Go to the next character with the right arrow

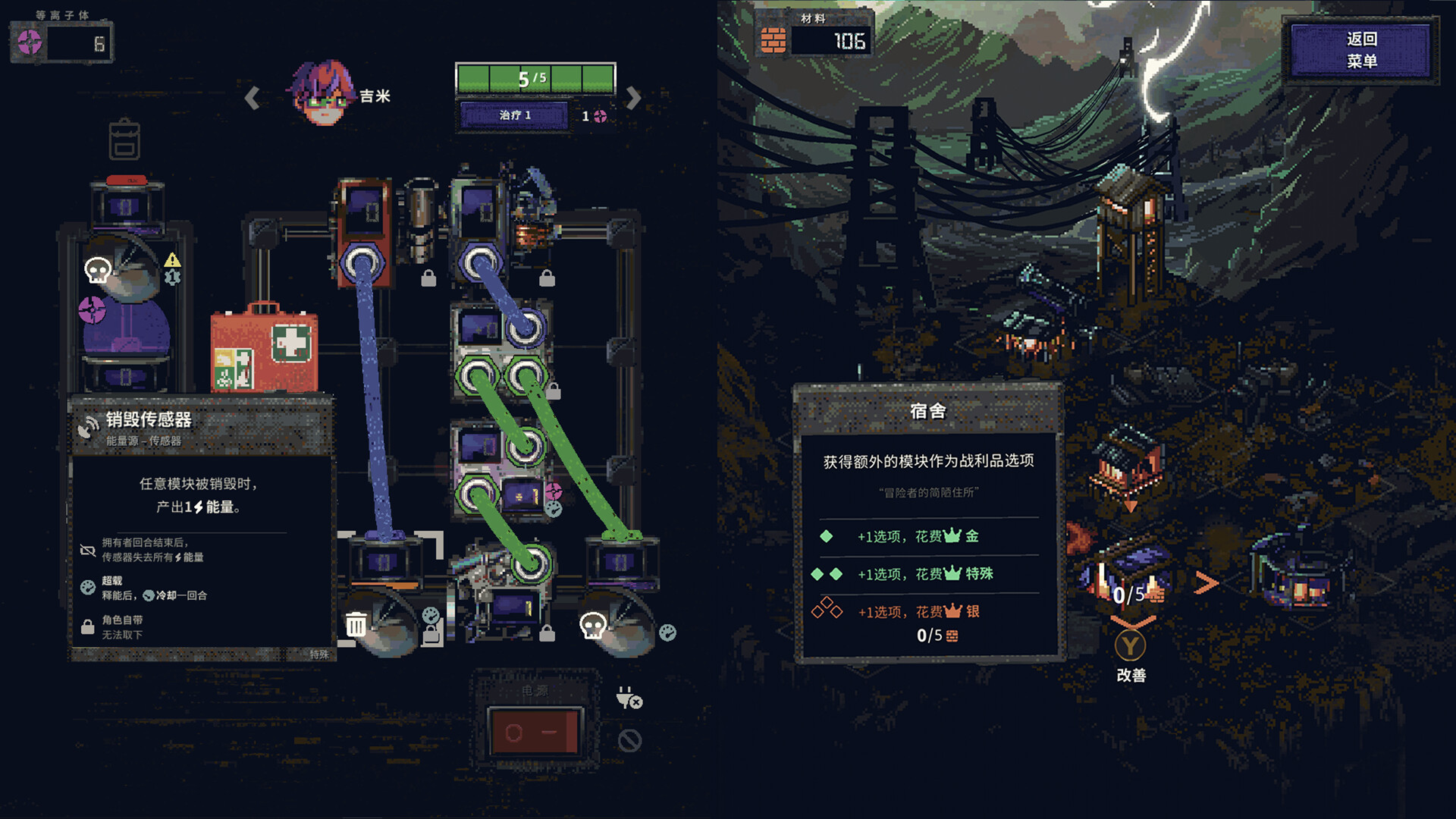pos(633,98)
